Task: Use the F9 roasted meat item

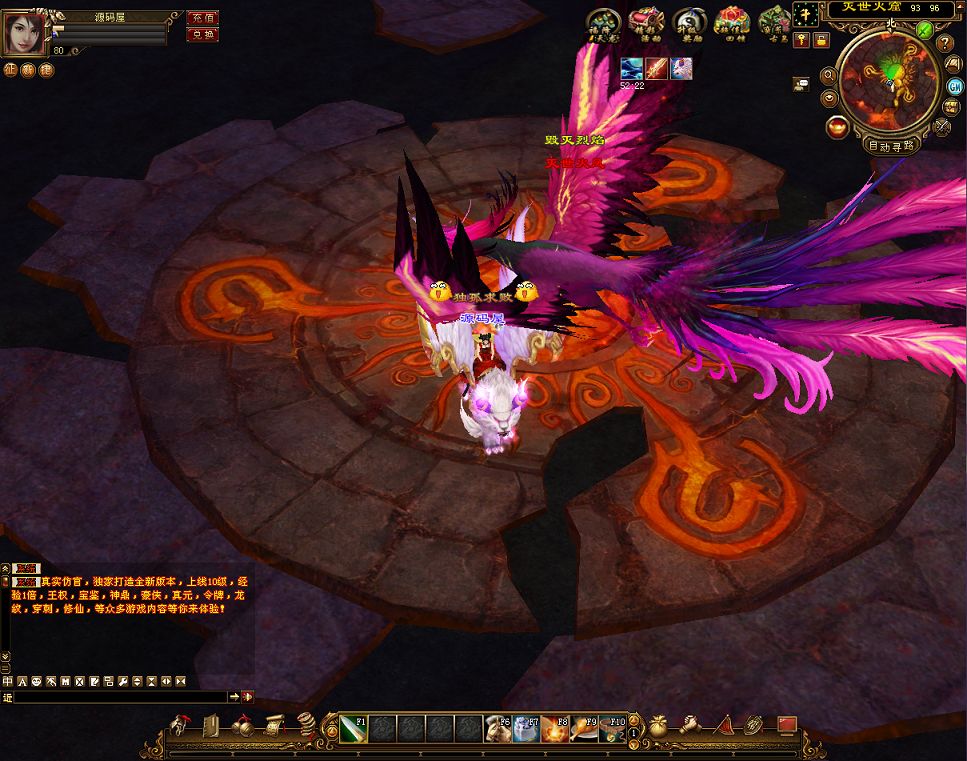Action: coord(584,729)
